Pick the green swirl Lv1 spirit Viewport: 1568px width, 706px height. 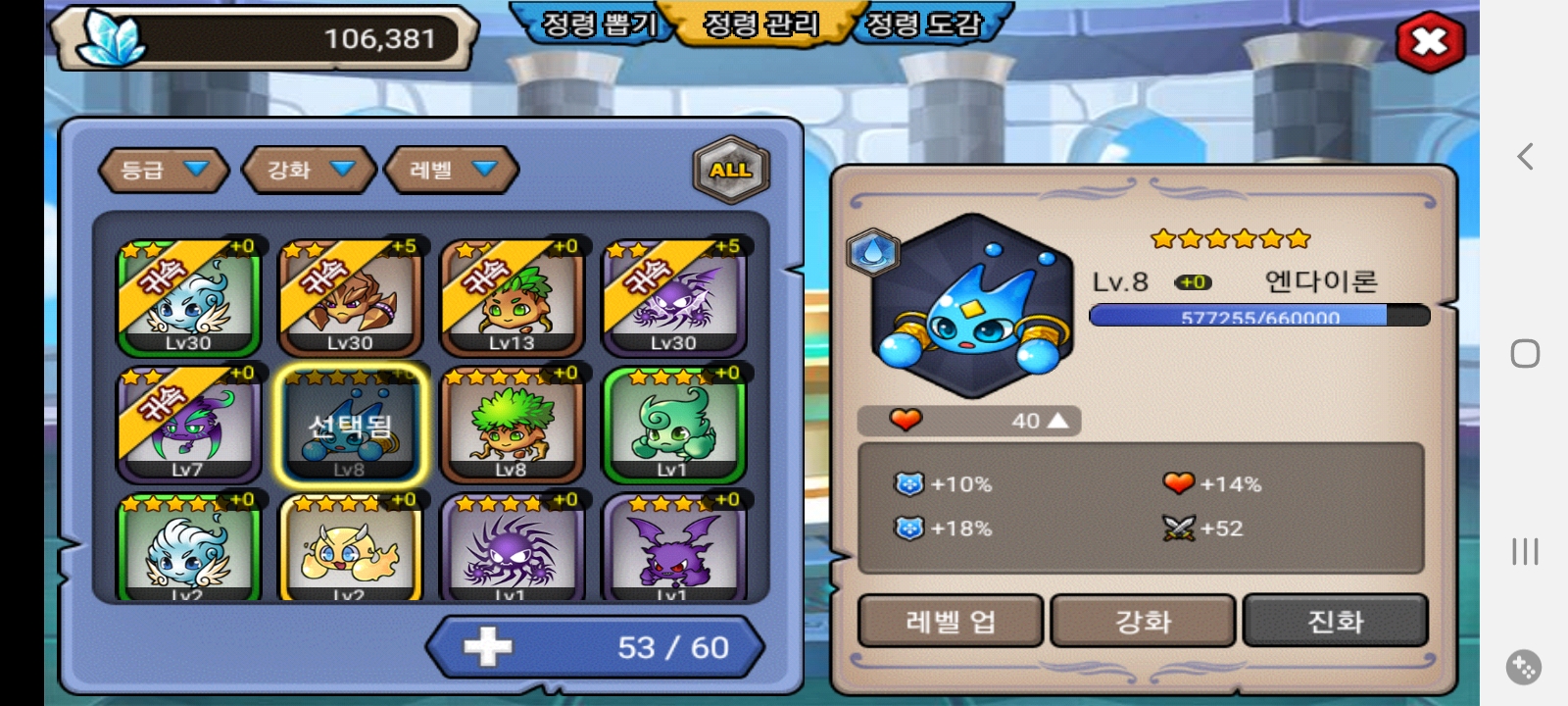point(673,425)
